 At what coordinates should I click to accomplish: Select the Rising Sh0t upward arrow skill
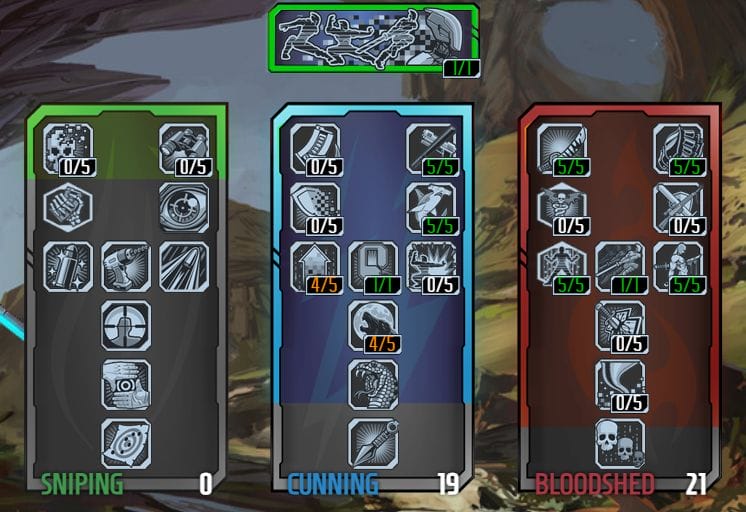(315, 266)
